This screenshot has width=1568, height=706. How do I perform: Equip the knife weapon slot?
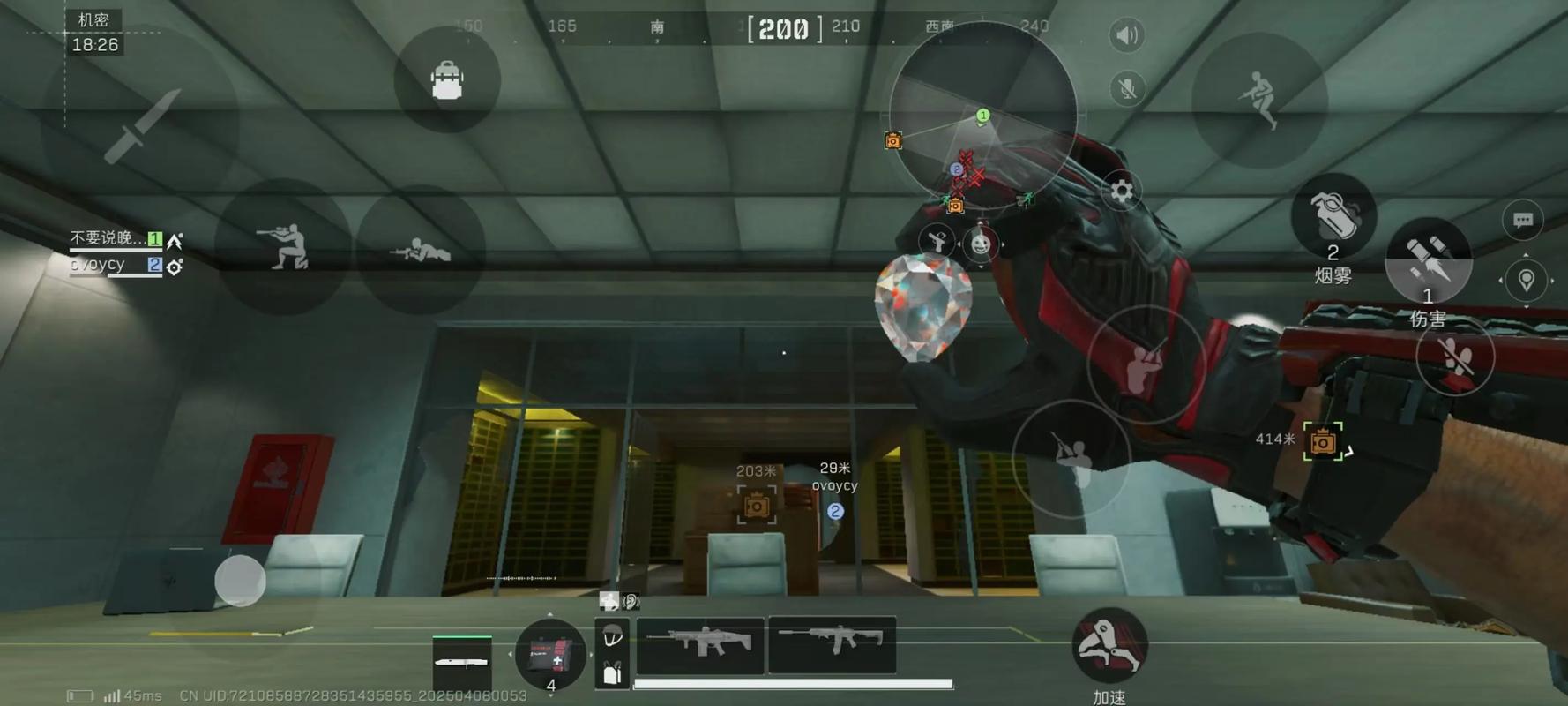click(x=462, y=661)
